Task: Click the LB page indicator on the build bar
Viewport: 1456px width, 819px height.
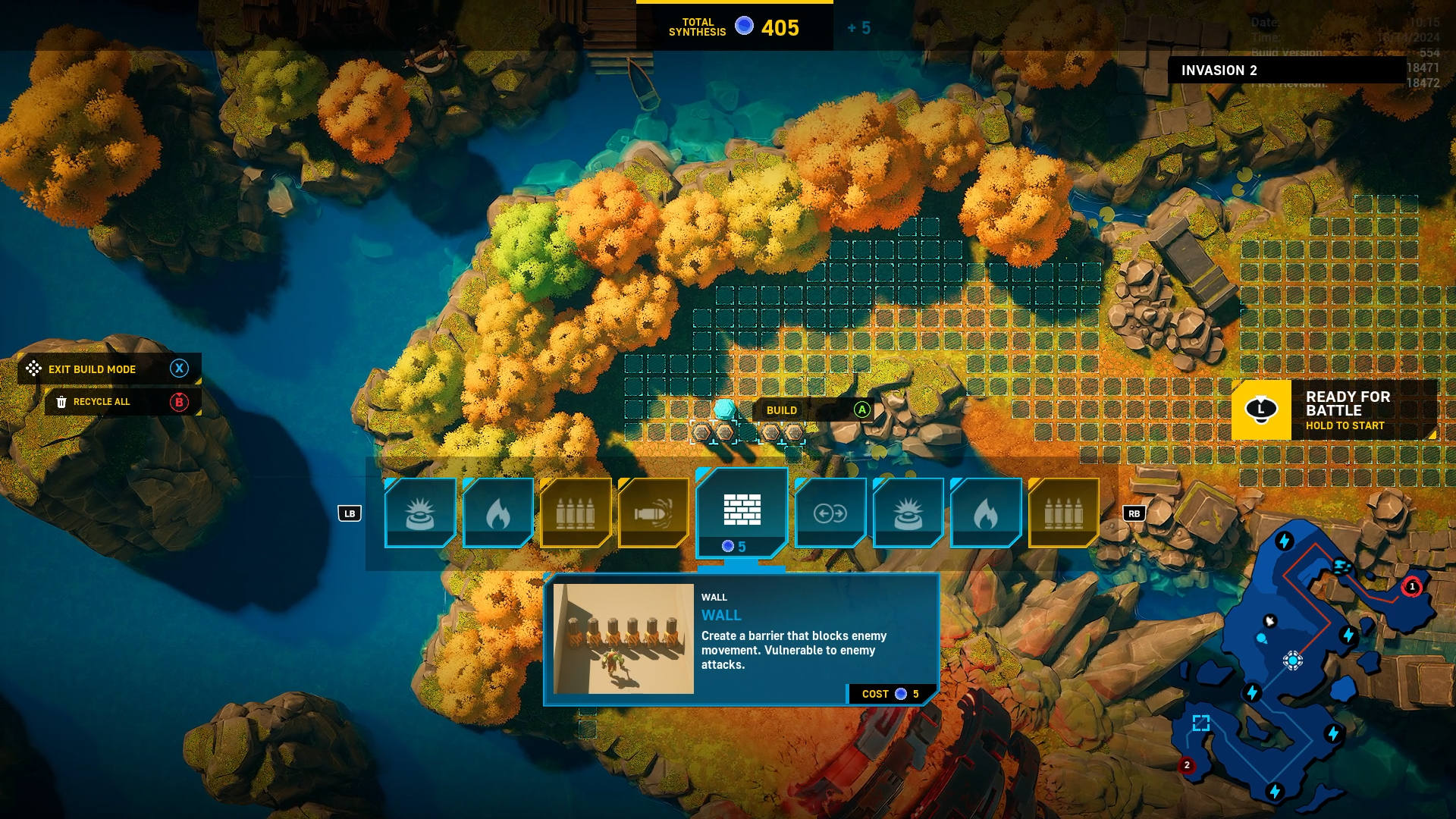Action: click(x=350, y=513)
